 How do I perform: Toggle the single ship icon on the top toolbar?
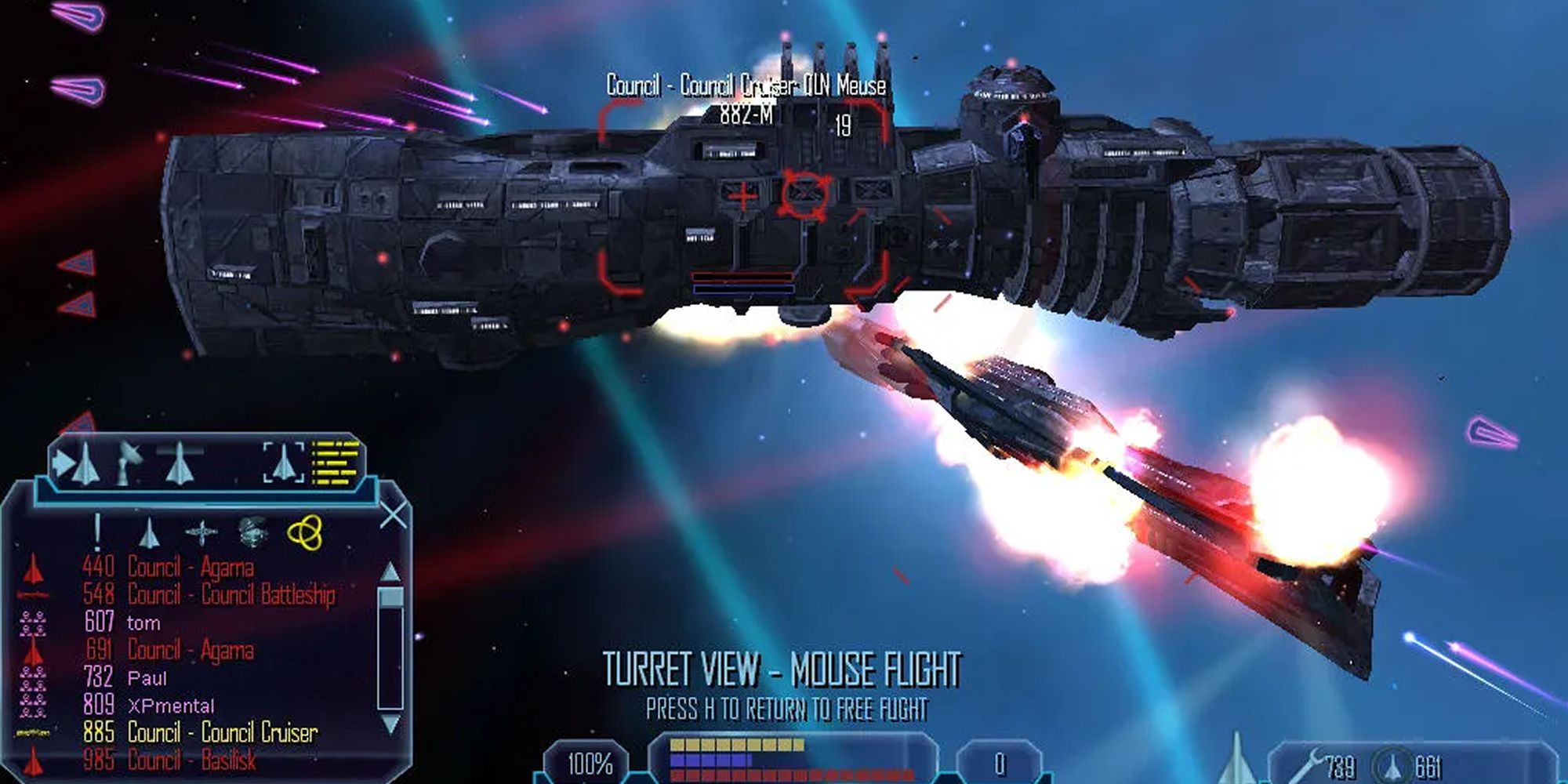click(x=180, y=464)
